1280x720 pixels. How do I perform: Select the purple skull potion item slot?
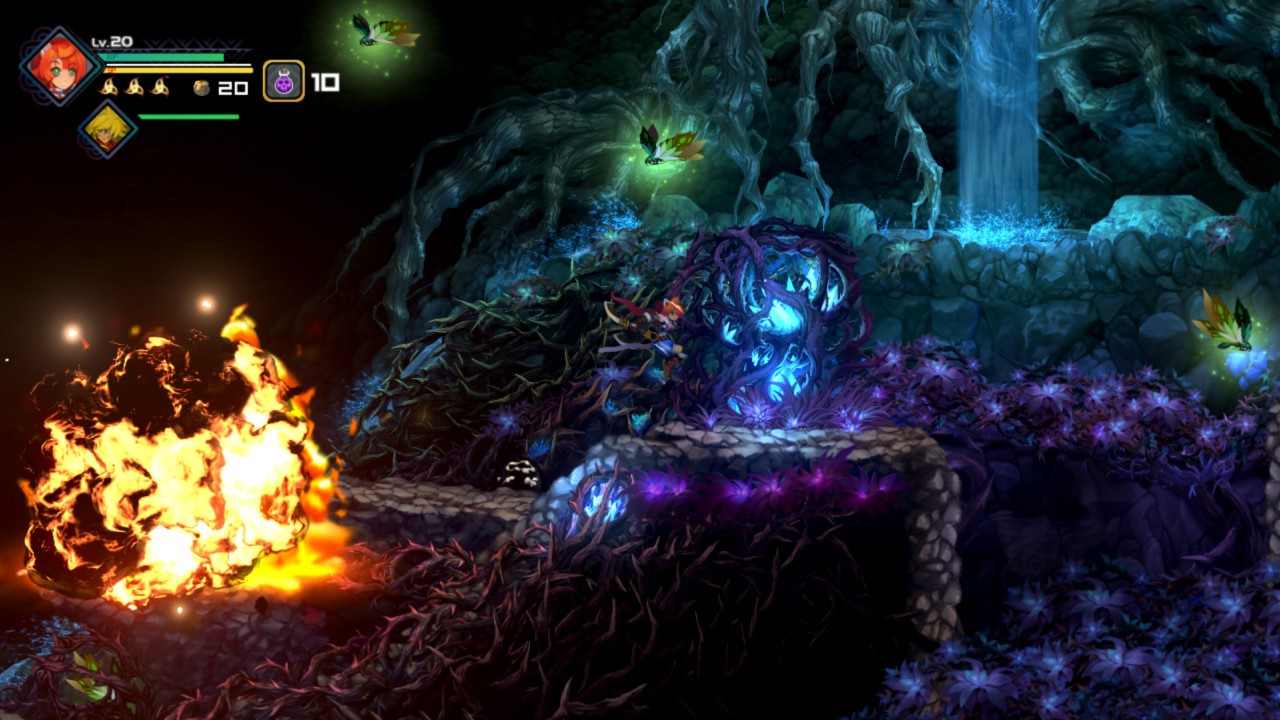click(284, 81)
